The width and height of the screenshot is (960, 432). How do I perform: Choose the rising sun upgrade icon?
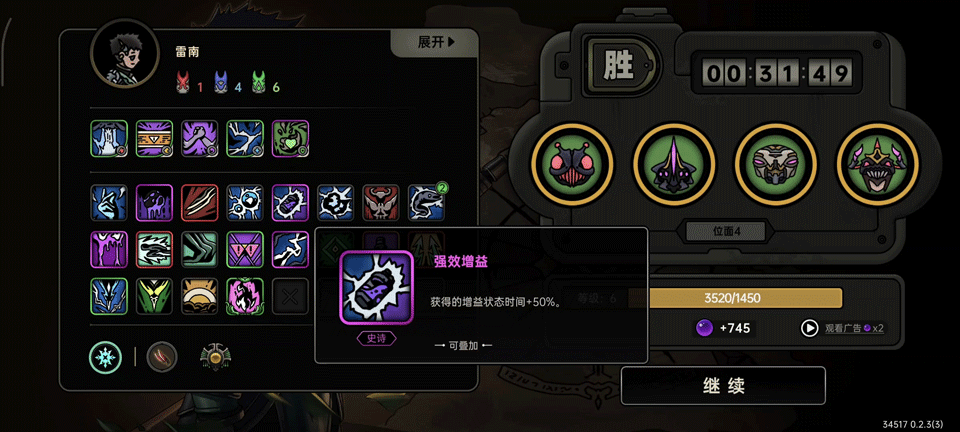(199, 296)
